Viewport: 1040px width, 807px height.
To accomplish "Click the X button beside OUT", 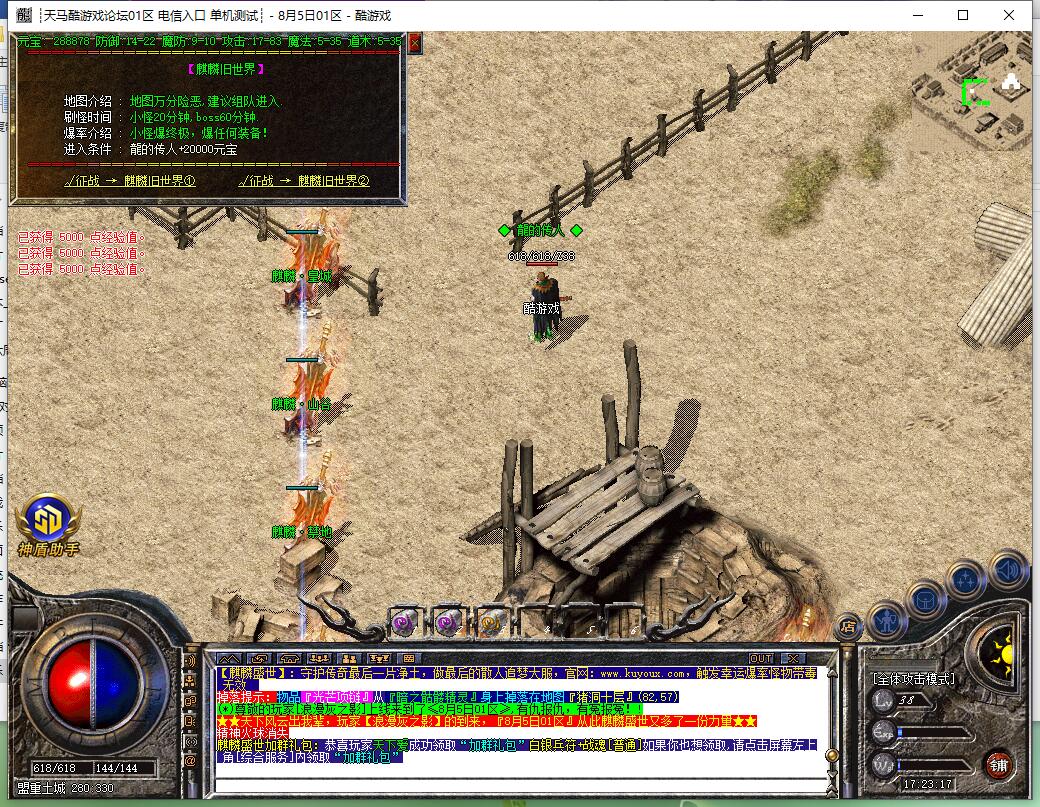I will click(792, 658).
